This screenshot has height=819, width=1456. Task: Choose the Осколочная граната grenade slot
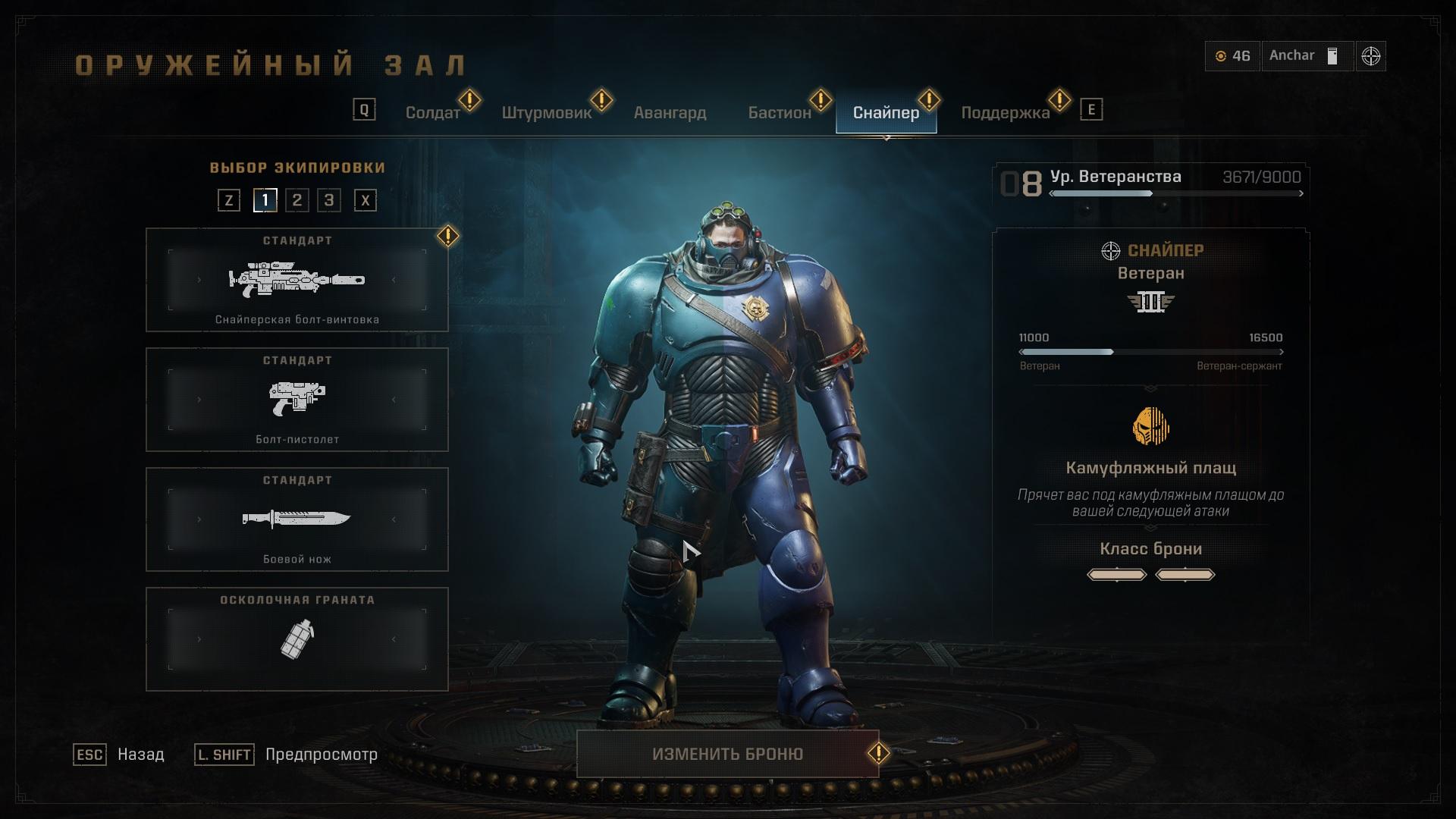(297, 639)
